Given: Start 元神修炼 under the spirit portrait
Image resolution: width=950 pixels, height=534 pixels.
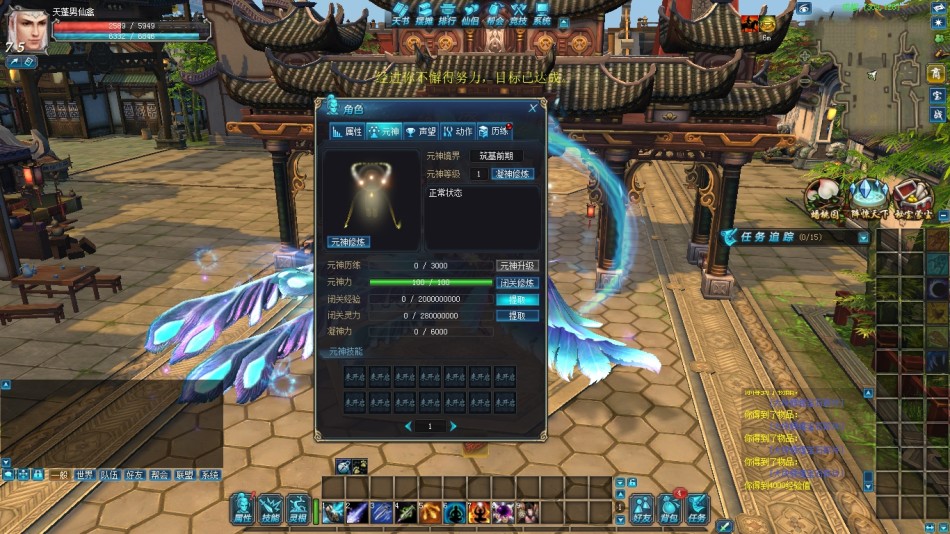Looking at the screenshot, I should pos(349,242).
